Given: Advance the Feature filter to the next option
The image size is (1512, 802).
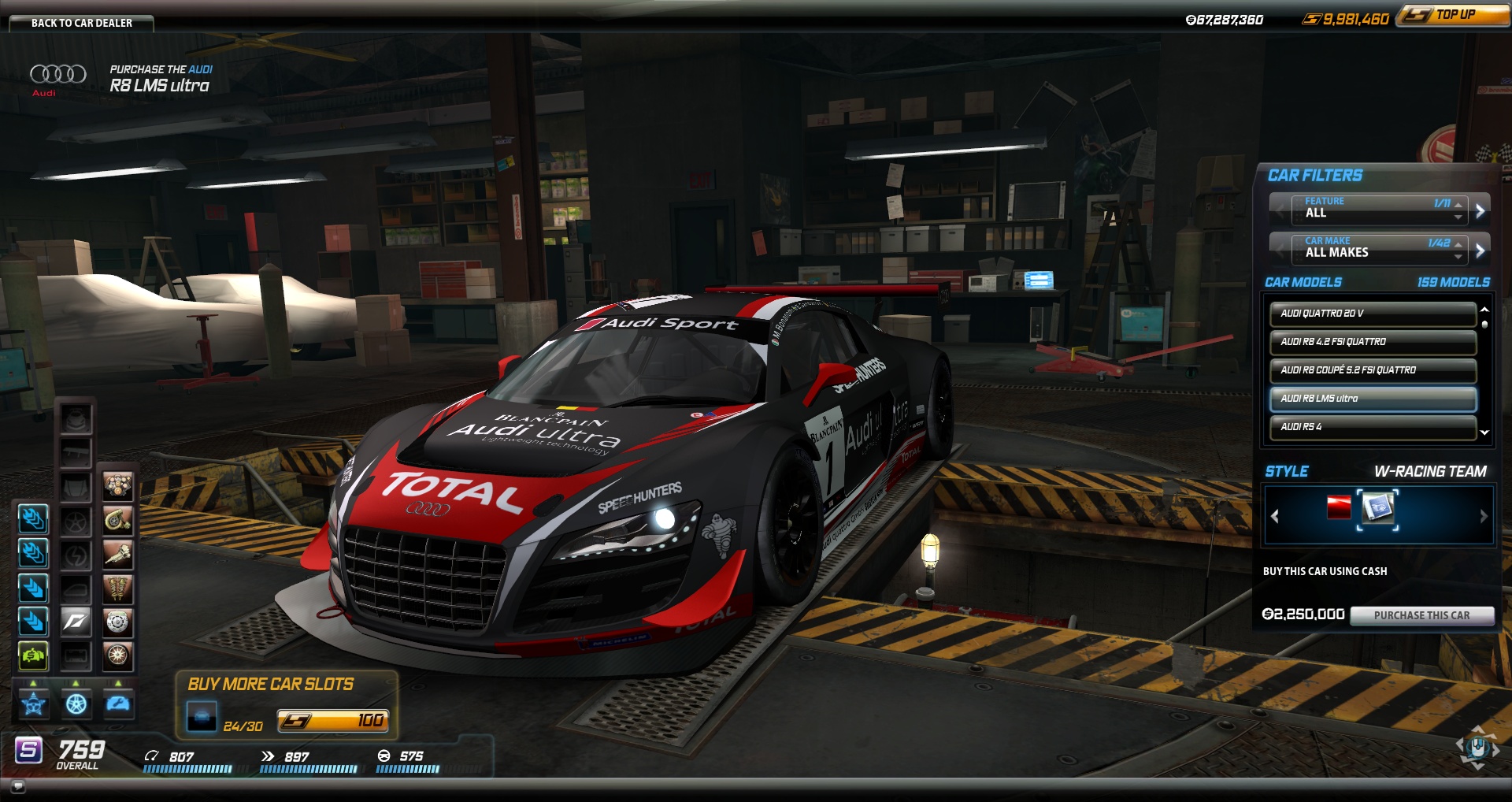Looking at the screenshot, I should (1480, 210).
